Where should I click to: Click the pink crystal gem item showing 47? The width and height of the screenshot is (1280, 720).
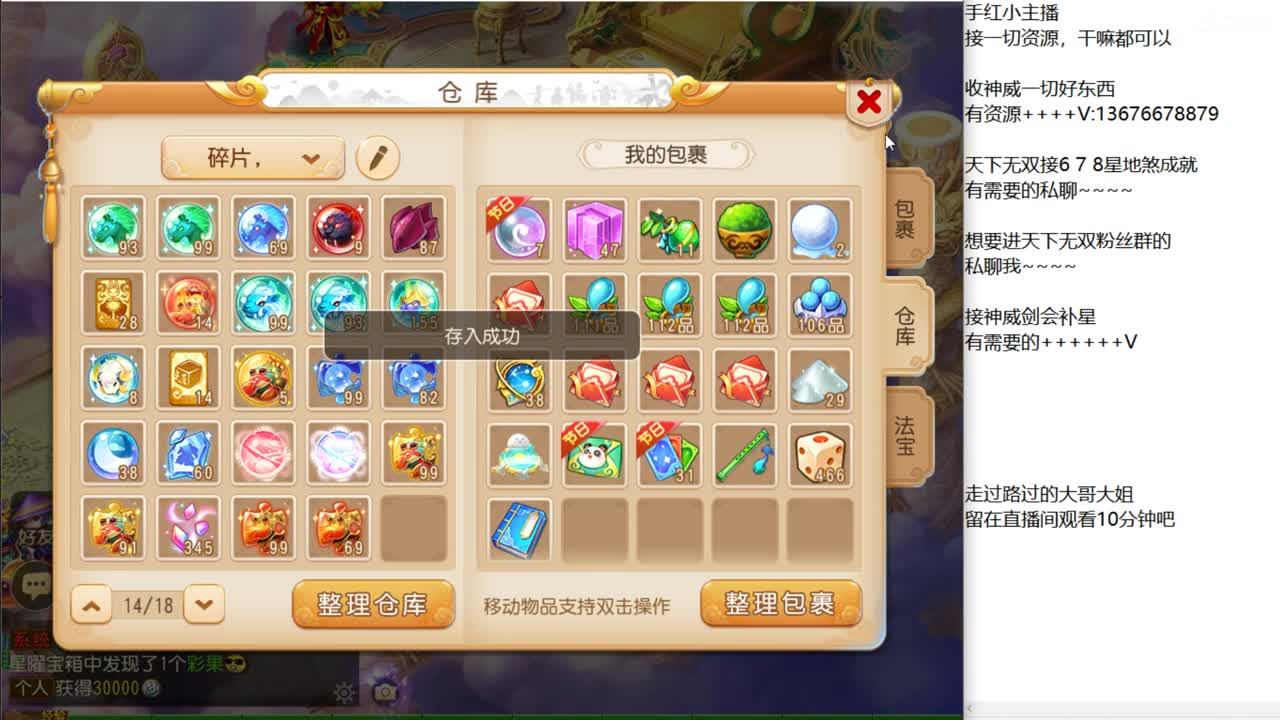tap(594, 228)
